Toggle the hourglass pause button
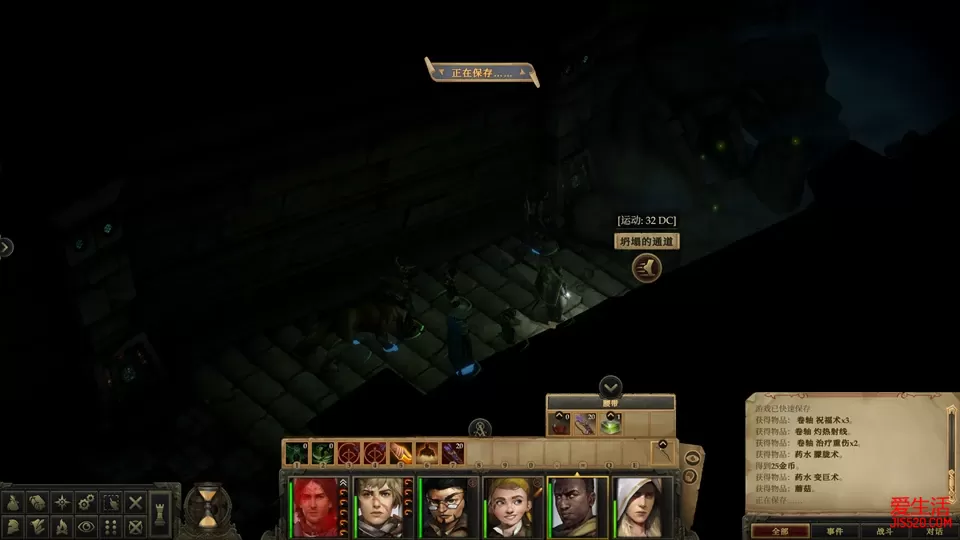Screen dimensions: 960x540 [206, 507]
